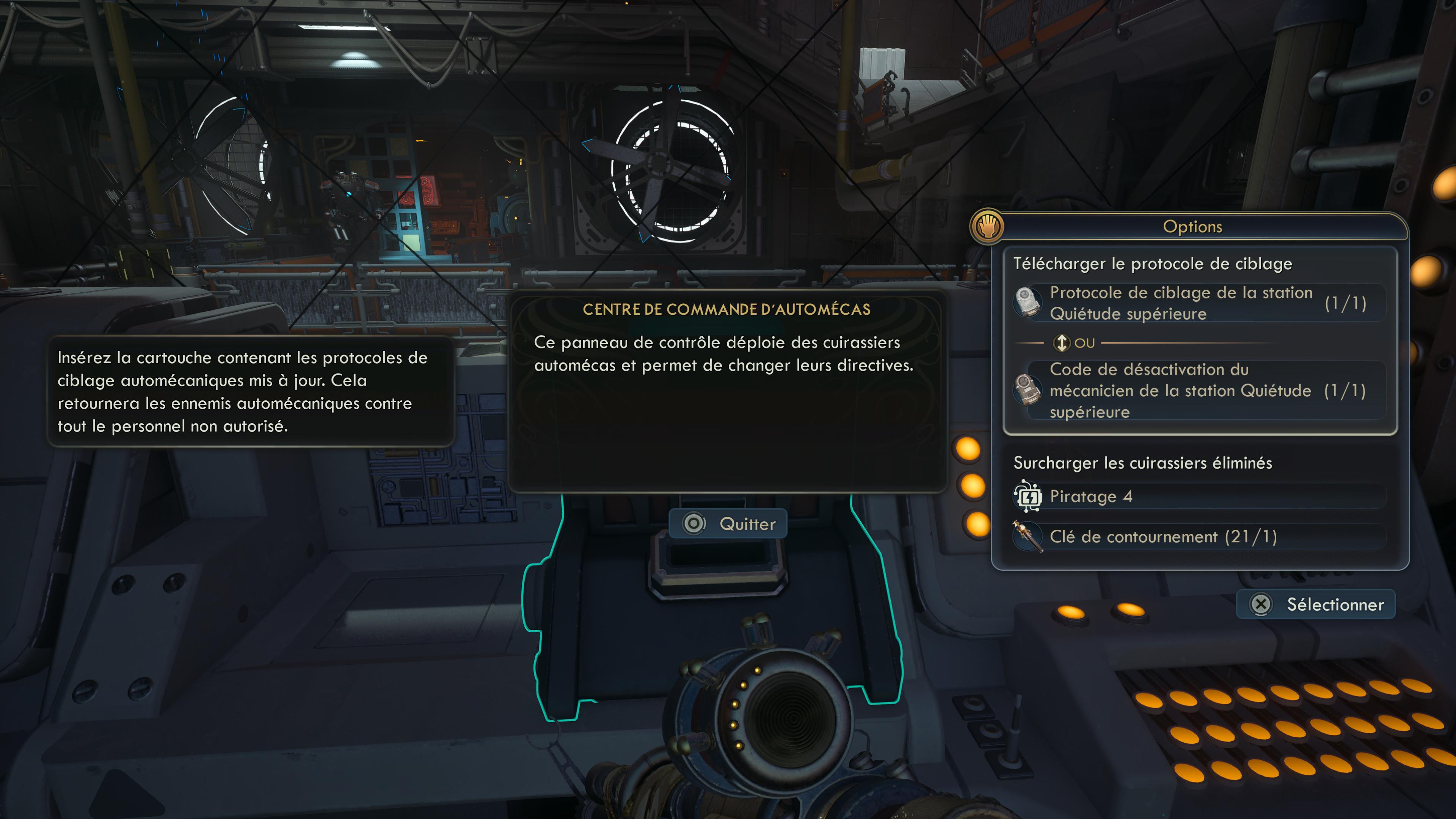Confirm with the Sélectionner button
The width and height of the screenshot is (1456, 819).
(x=1316, y=604)
